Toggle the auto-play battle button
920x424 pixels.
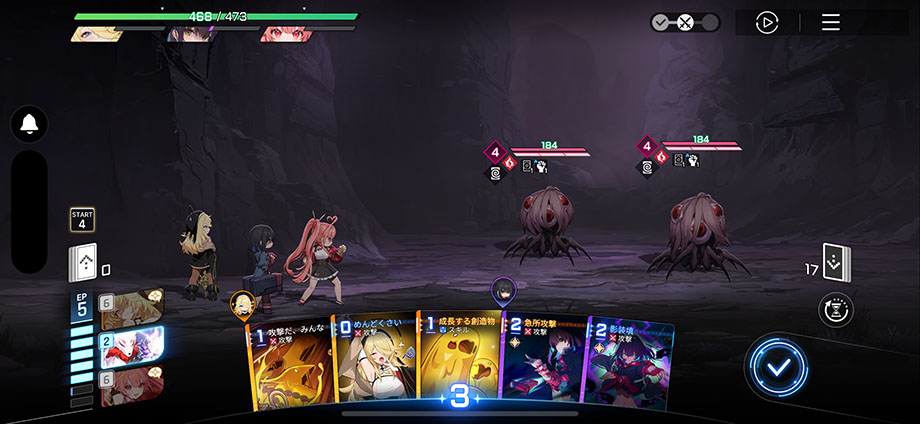767,22
